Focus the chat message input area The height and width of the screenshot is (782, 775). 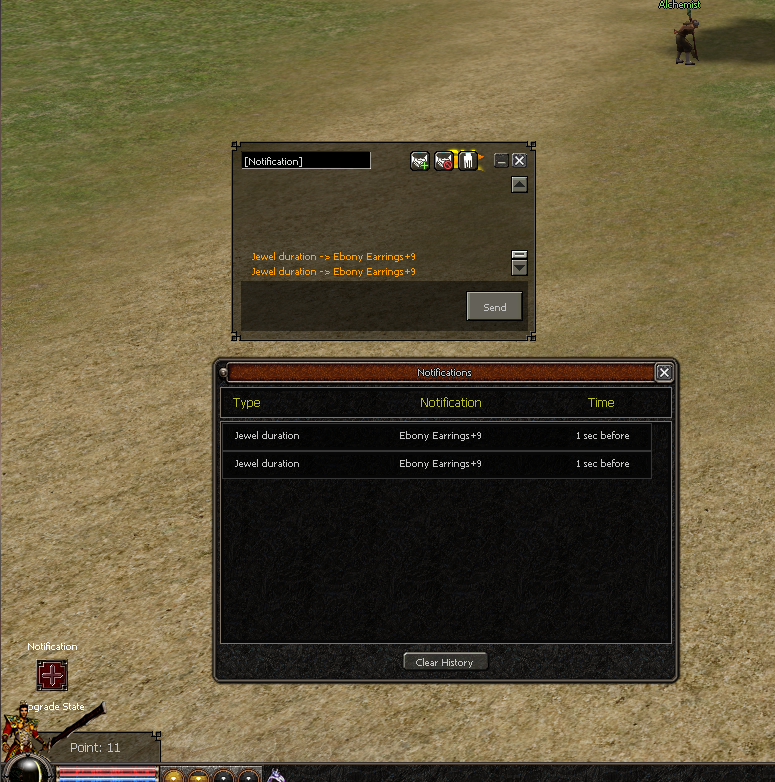tap(352, 306)
